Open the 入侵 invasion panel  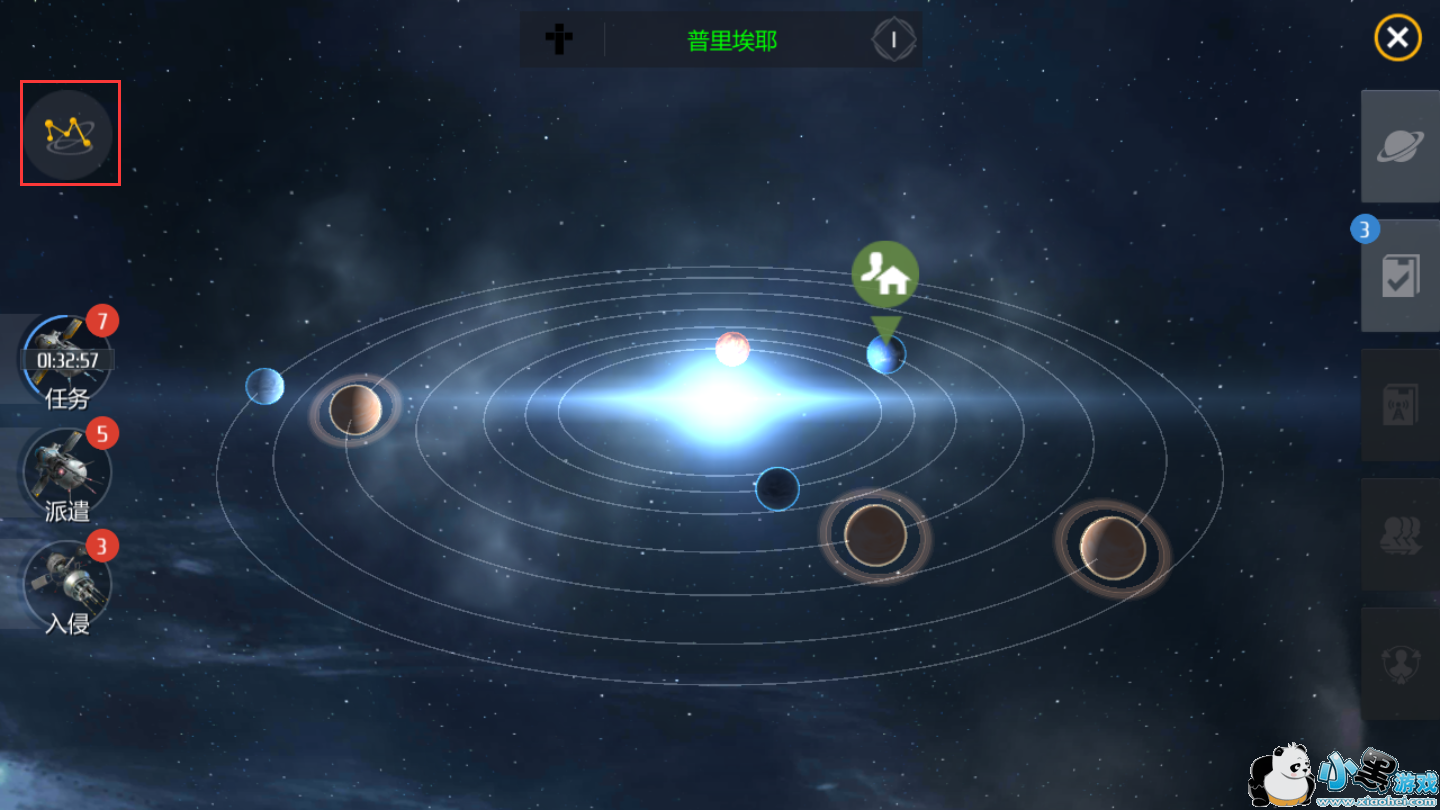tap(67, 585)
